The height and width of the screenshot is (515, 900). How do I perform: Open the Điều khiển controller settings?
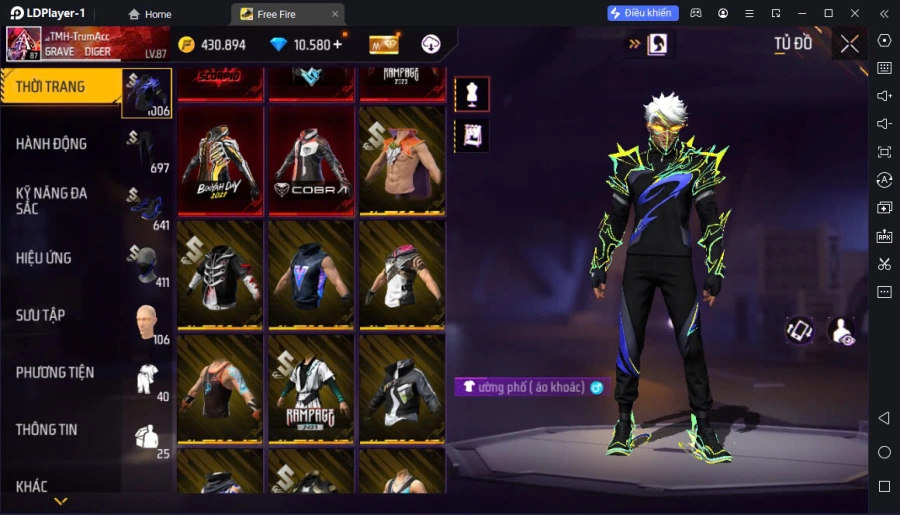tap(643, 13)
